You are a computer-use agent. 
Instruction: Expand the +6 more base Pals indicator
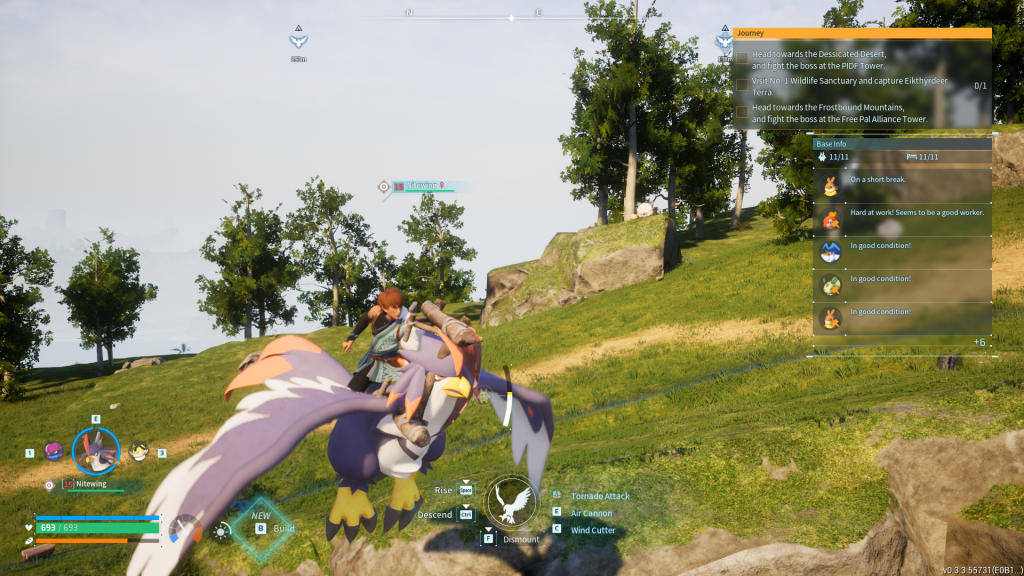(979, 342)
